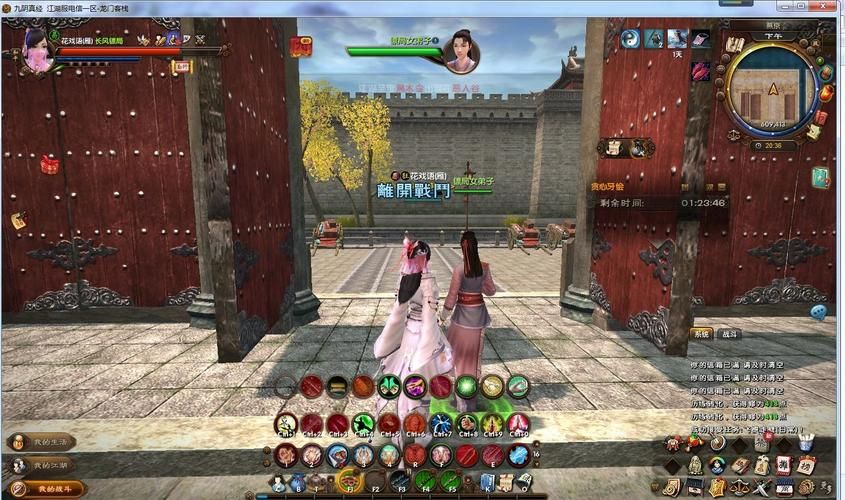Viewport: 845px width, 500px height.
Task: Open the 我的江湖 menu
Action: coord(44,465)
